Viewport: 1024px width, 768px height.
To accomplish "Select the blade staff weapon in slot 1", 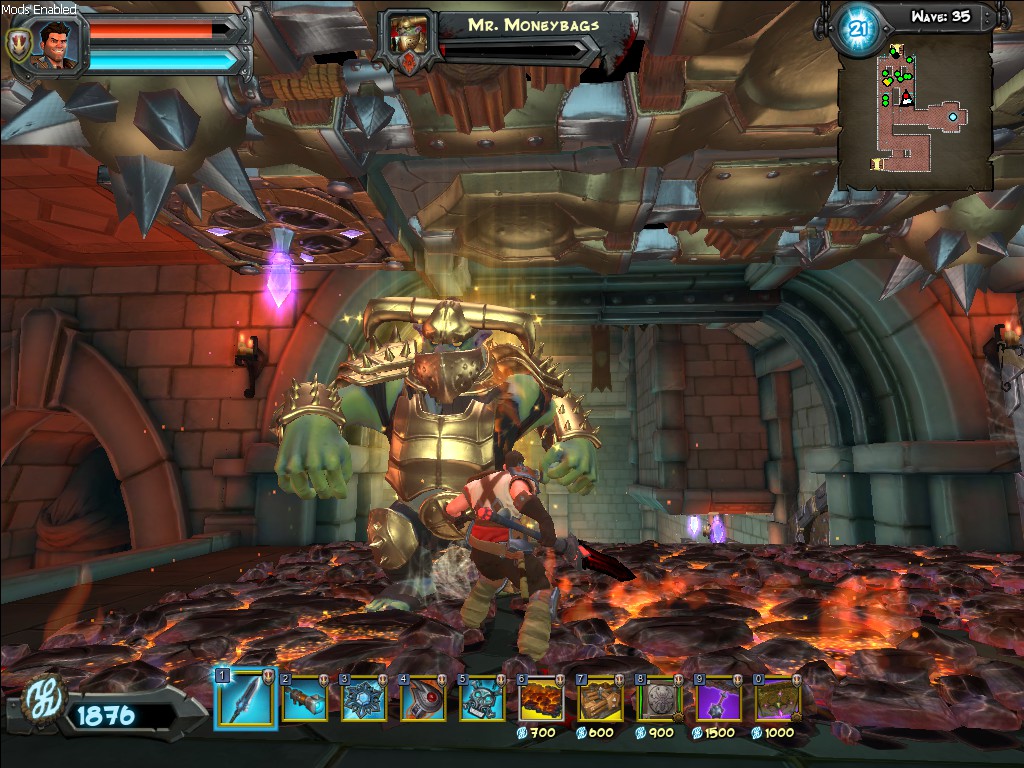I will [x=245, y=698].
